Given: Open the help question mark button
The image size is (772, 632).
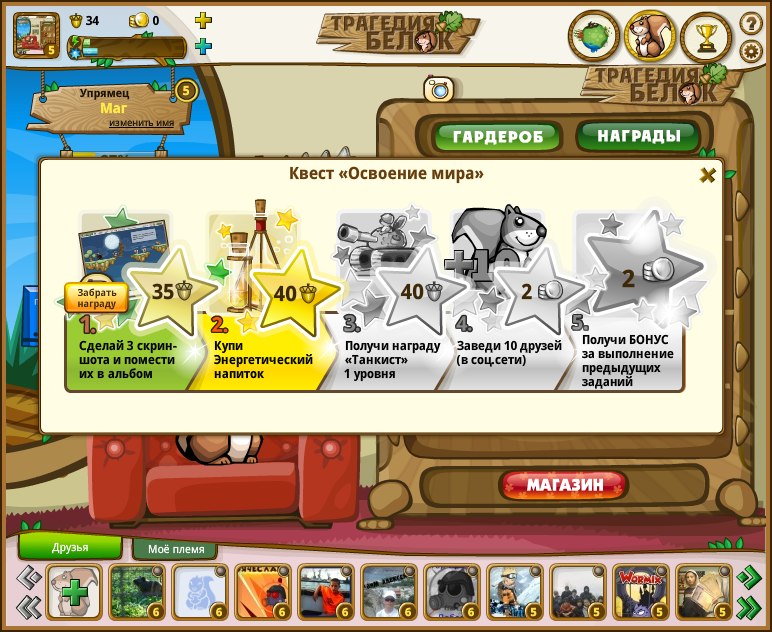Looking at the screenshot, I should tap(750, 22).
